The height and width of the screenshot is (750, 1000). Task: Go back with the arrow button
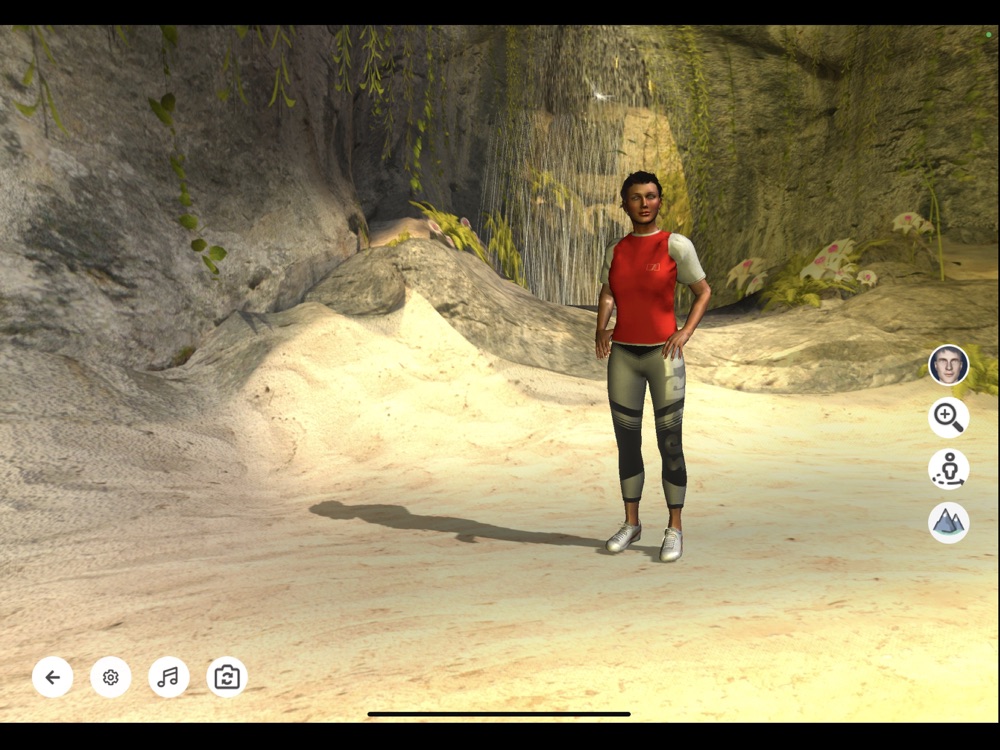pyautogui.click(x=52, y=677)
